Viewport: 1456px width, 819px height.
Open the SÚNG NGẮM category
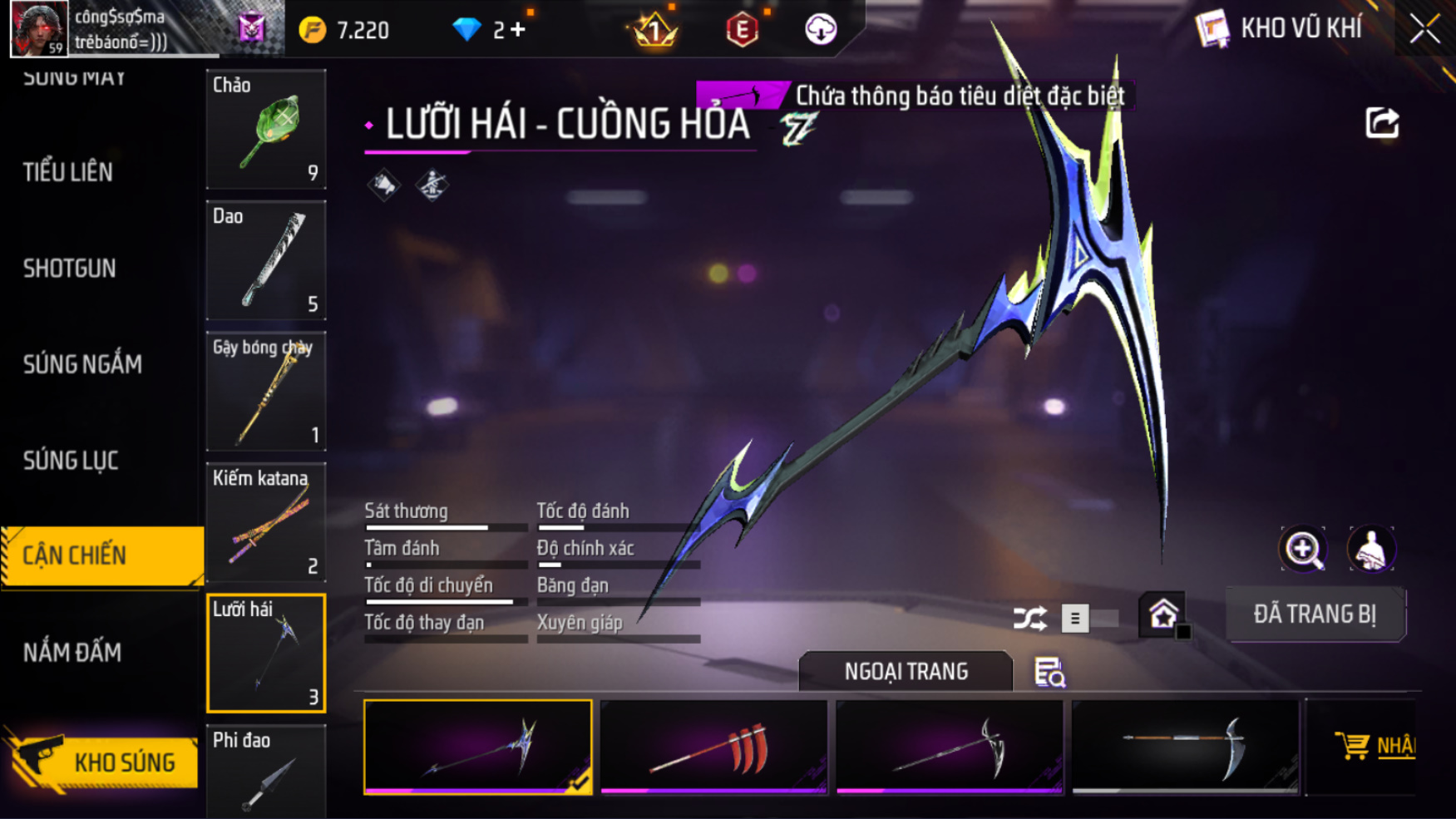[x=82, y=364]
